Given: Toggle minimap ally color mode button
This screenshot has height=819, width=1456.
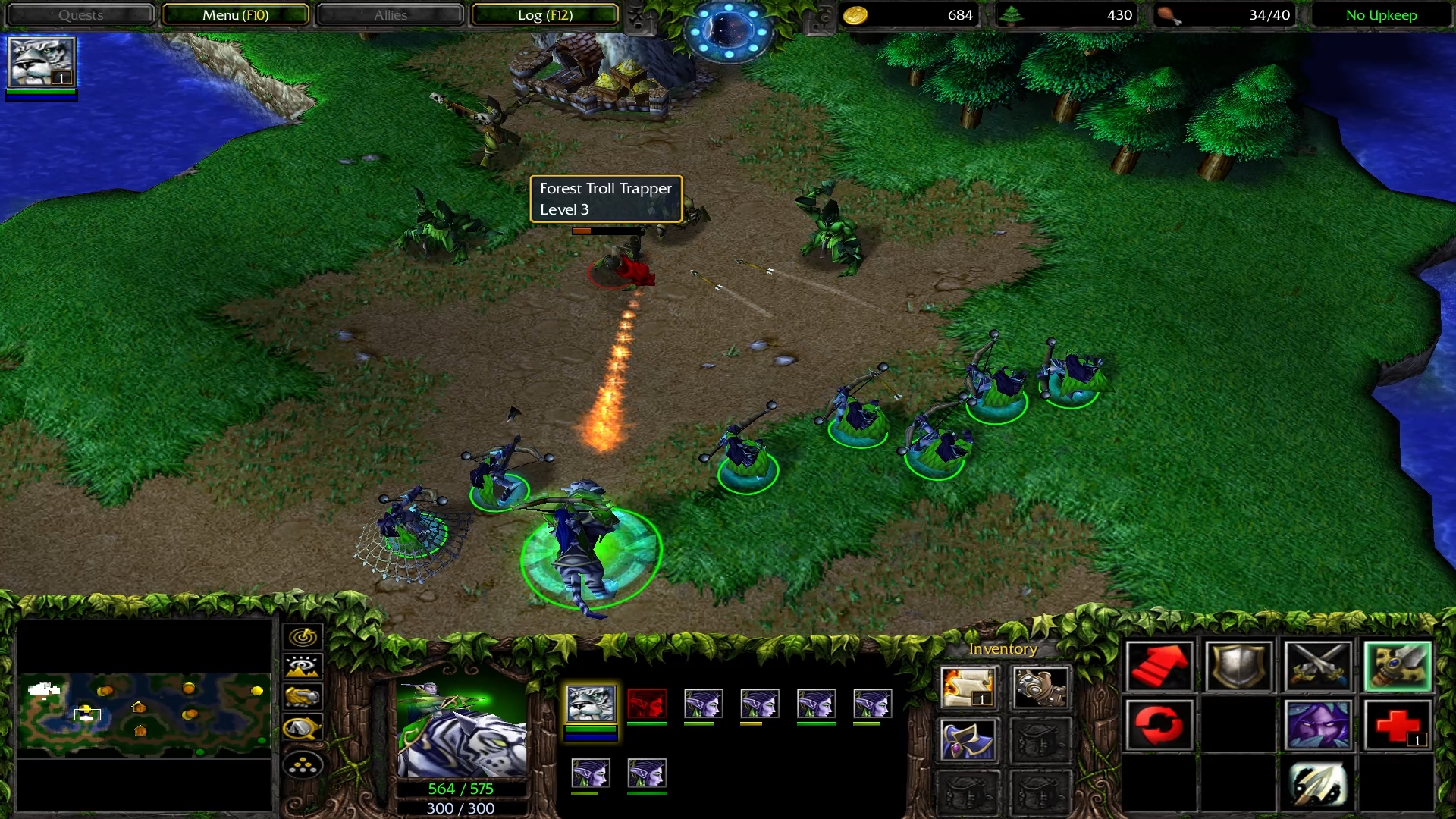Looking at the screenshot, I should (x=303, y=697).
